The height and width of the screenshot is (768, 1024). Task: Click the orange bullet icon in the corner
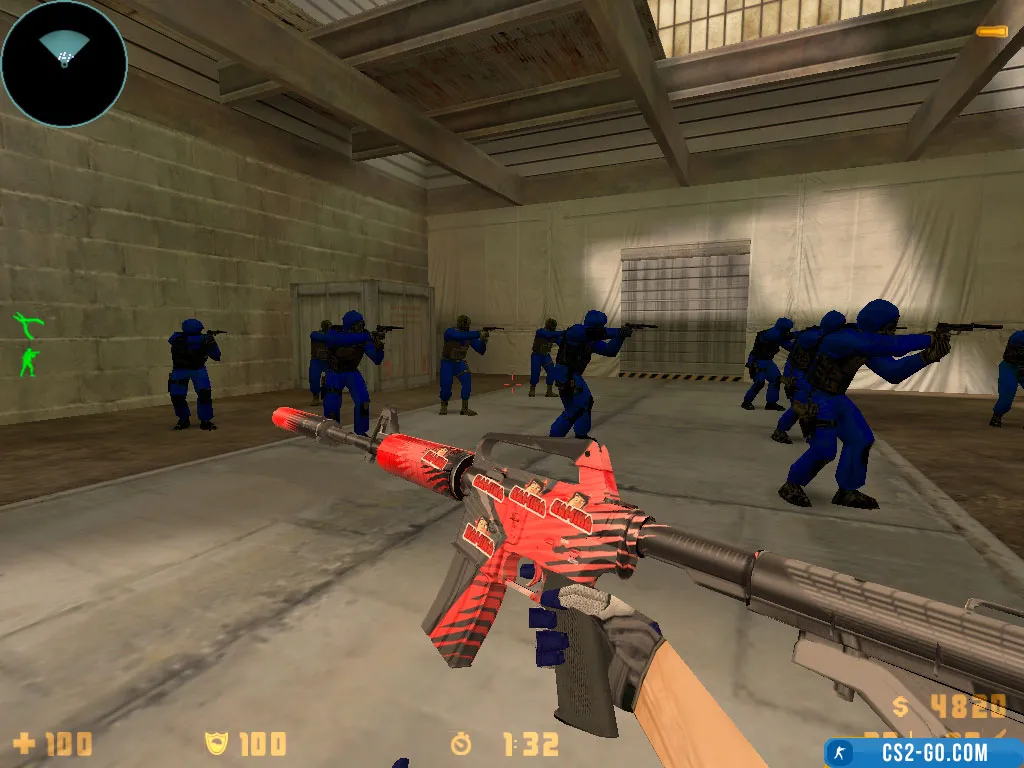[x=991, y=32]
